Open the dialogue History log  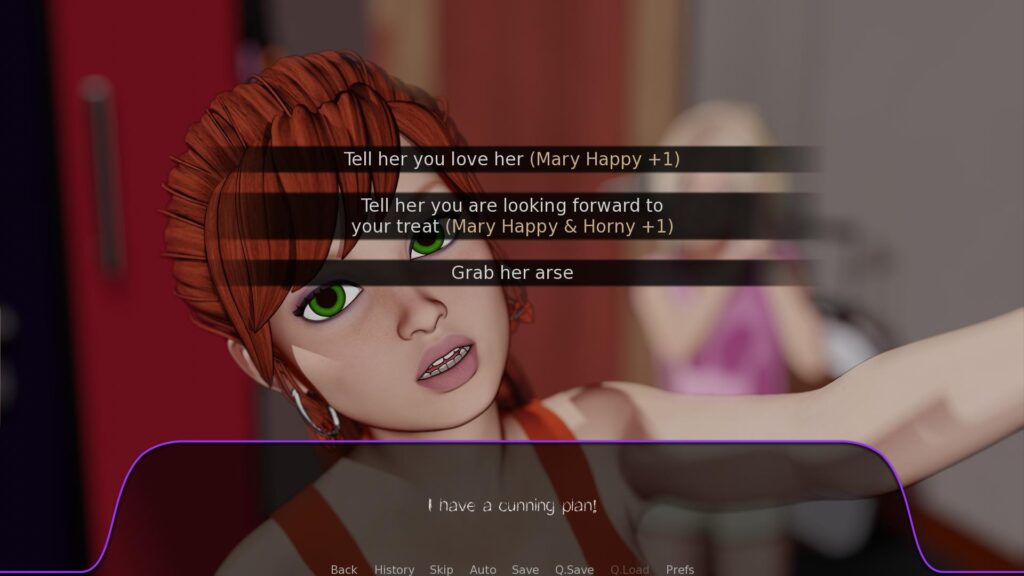click(x=394, y=569)
